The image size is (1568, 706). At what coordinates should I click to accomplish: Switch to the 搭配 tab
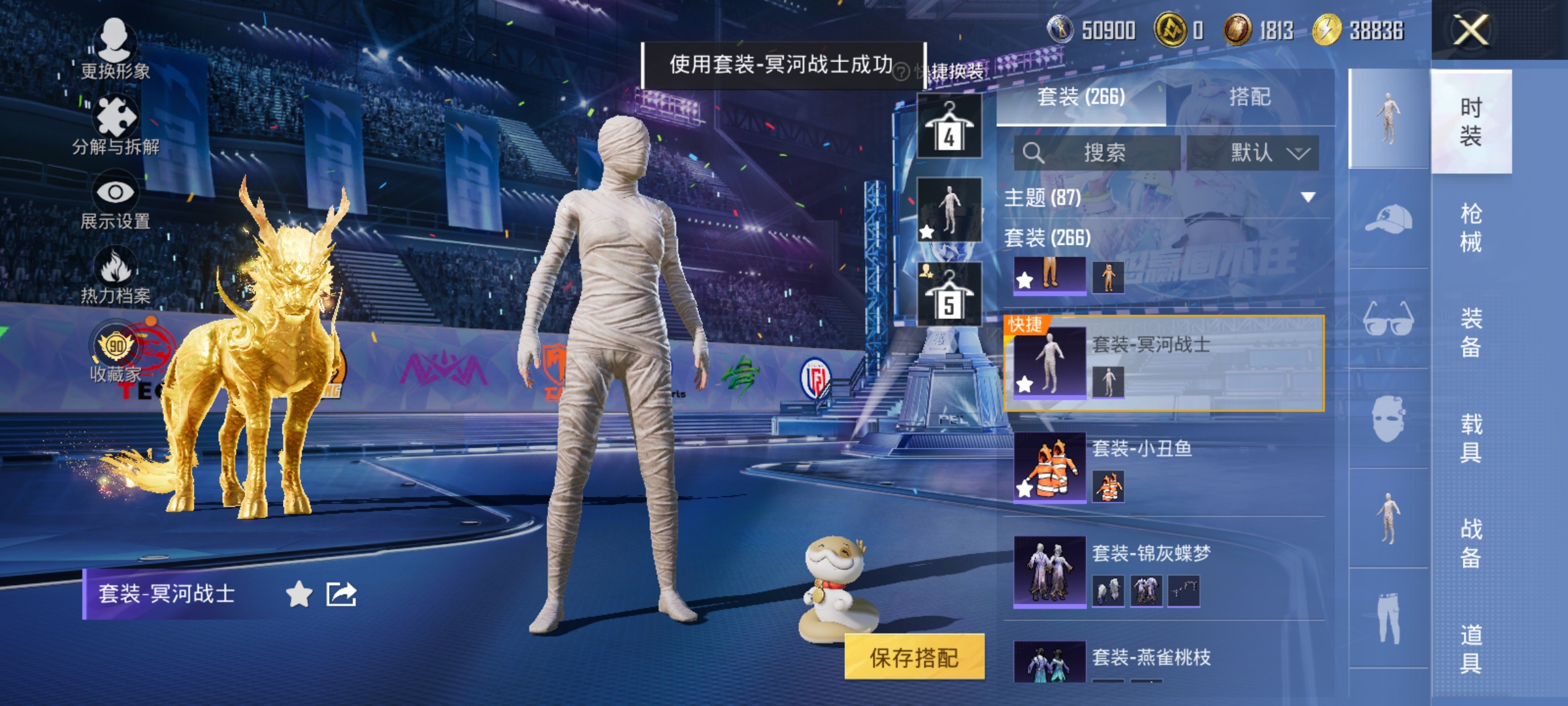pyautogui.click(x=1250, y=97)
